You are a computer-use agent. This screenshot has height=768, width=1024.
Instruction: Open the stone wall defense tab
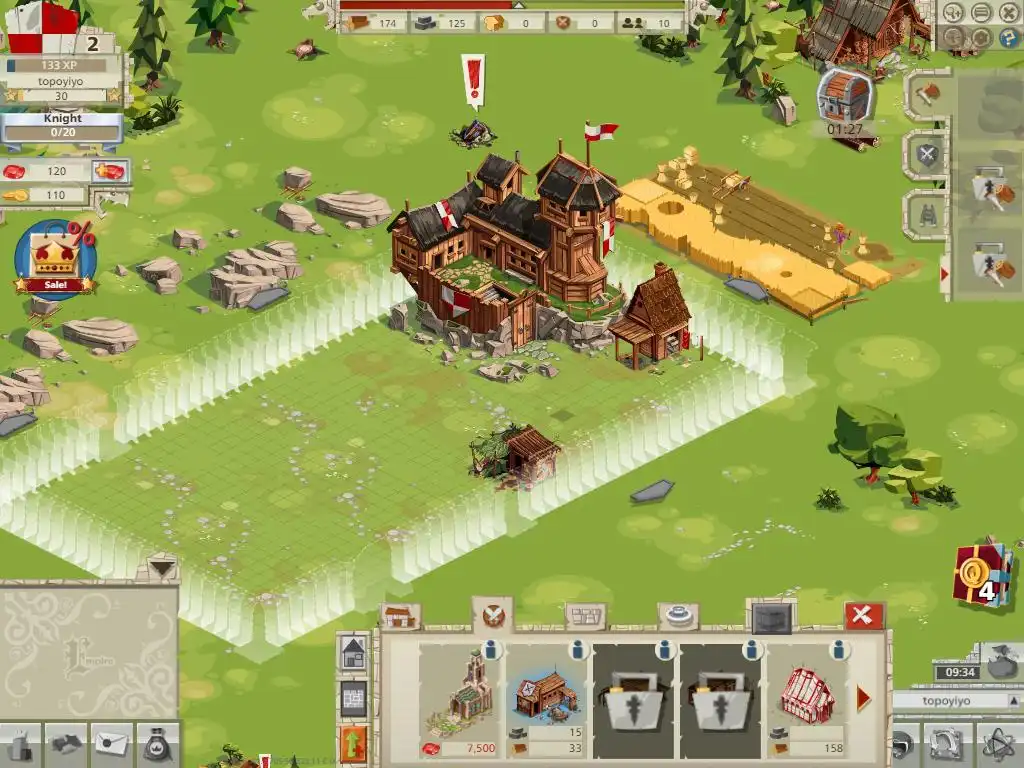click(x=586, y=616)
